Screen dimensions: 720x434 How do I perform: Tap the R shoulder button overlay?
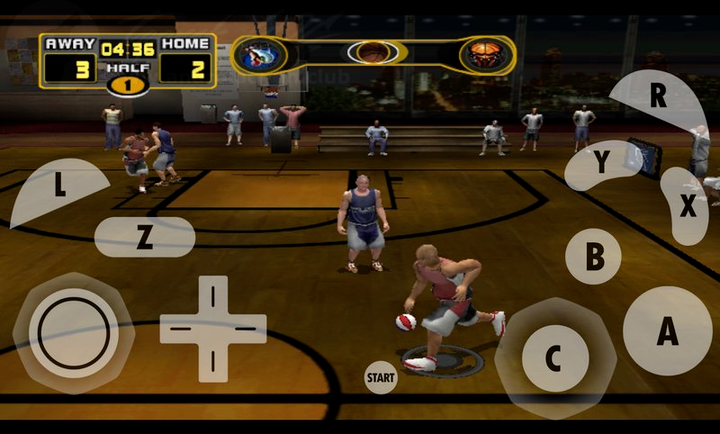657,98
